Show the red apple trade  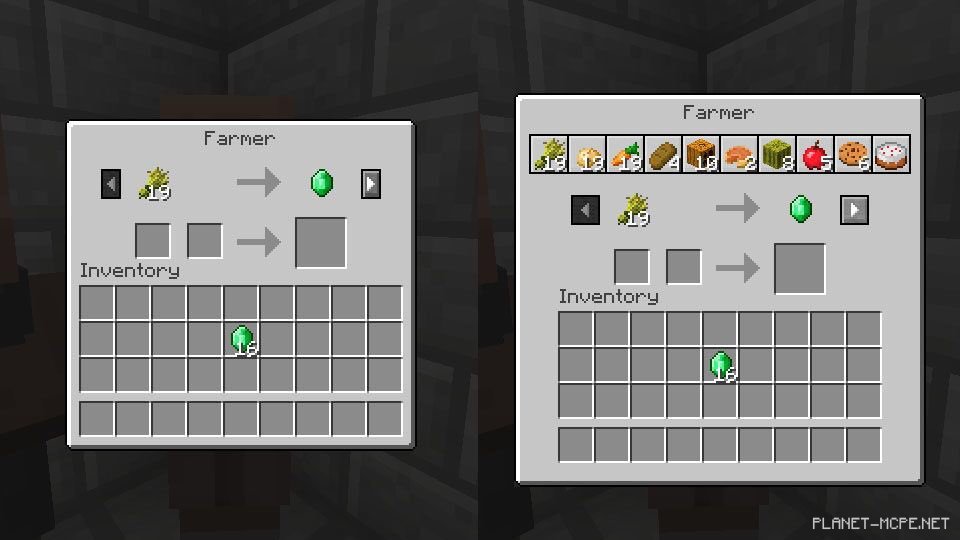pyautogui.click(x=815, y=155)
